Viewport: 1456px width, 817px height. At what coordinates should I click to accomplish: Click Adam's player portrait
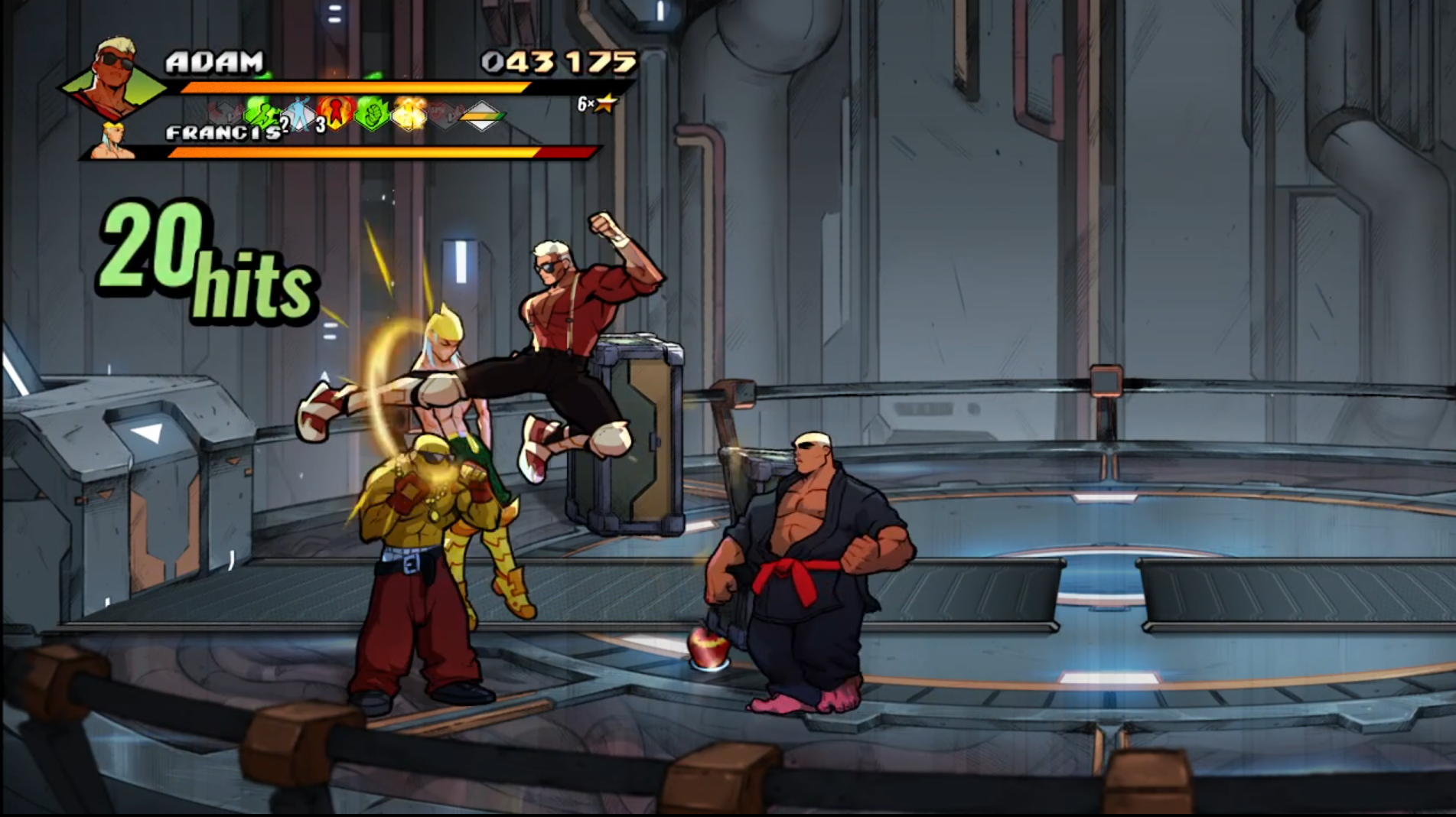[x=113, y=75]
